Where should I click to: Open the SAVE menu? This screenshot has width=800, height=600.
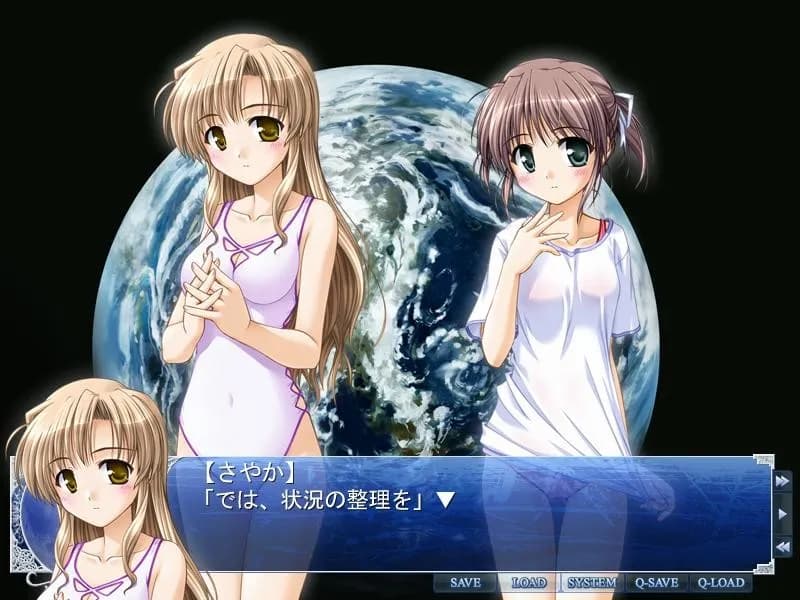tap(465, 583)
